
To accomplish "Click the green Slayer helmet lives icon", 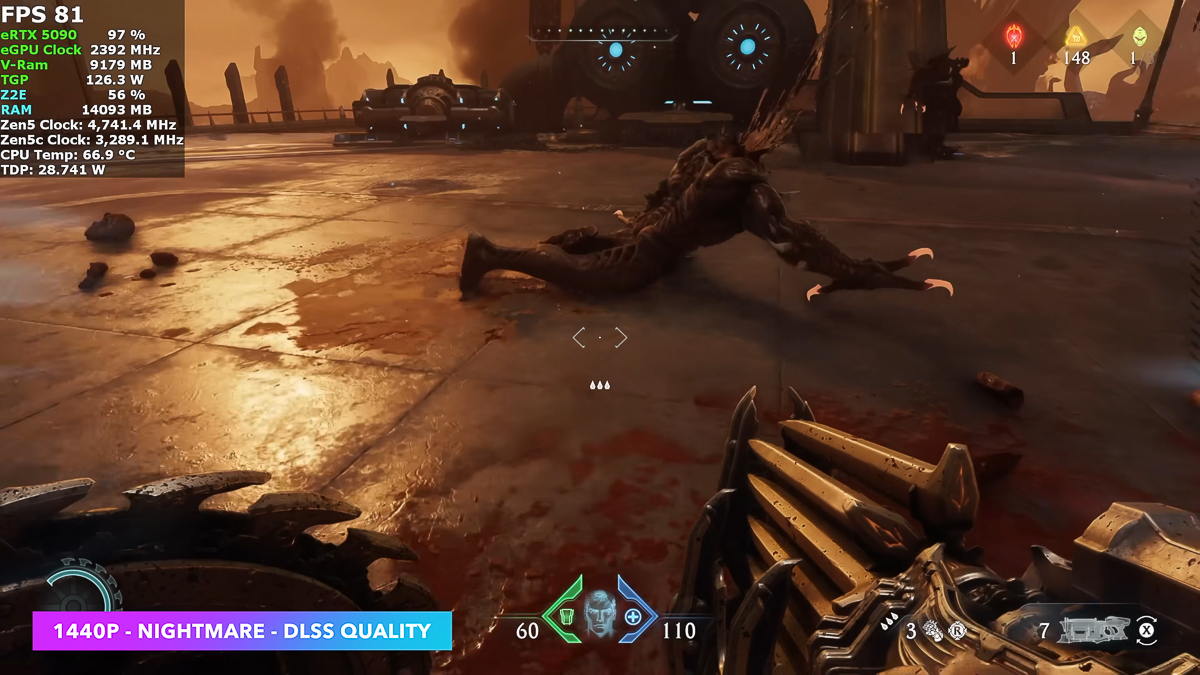I will 1139,37.
